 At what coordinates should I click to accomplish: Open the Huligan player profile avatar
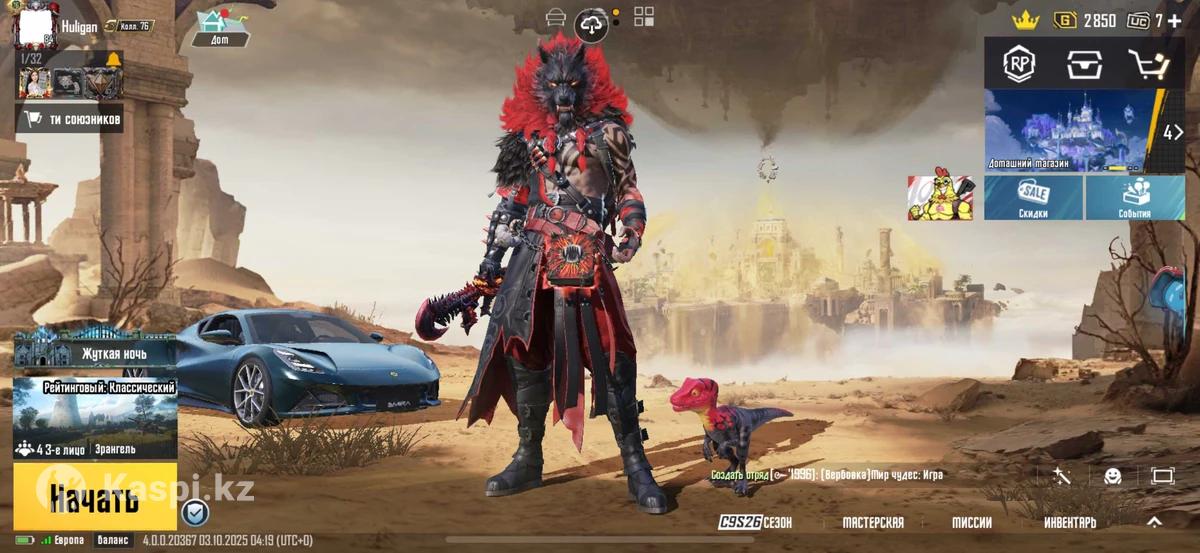[x=36, y=26]
